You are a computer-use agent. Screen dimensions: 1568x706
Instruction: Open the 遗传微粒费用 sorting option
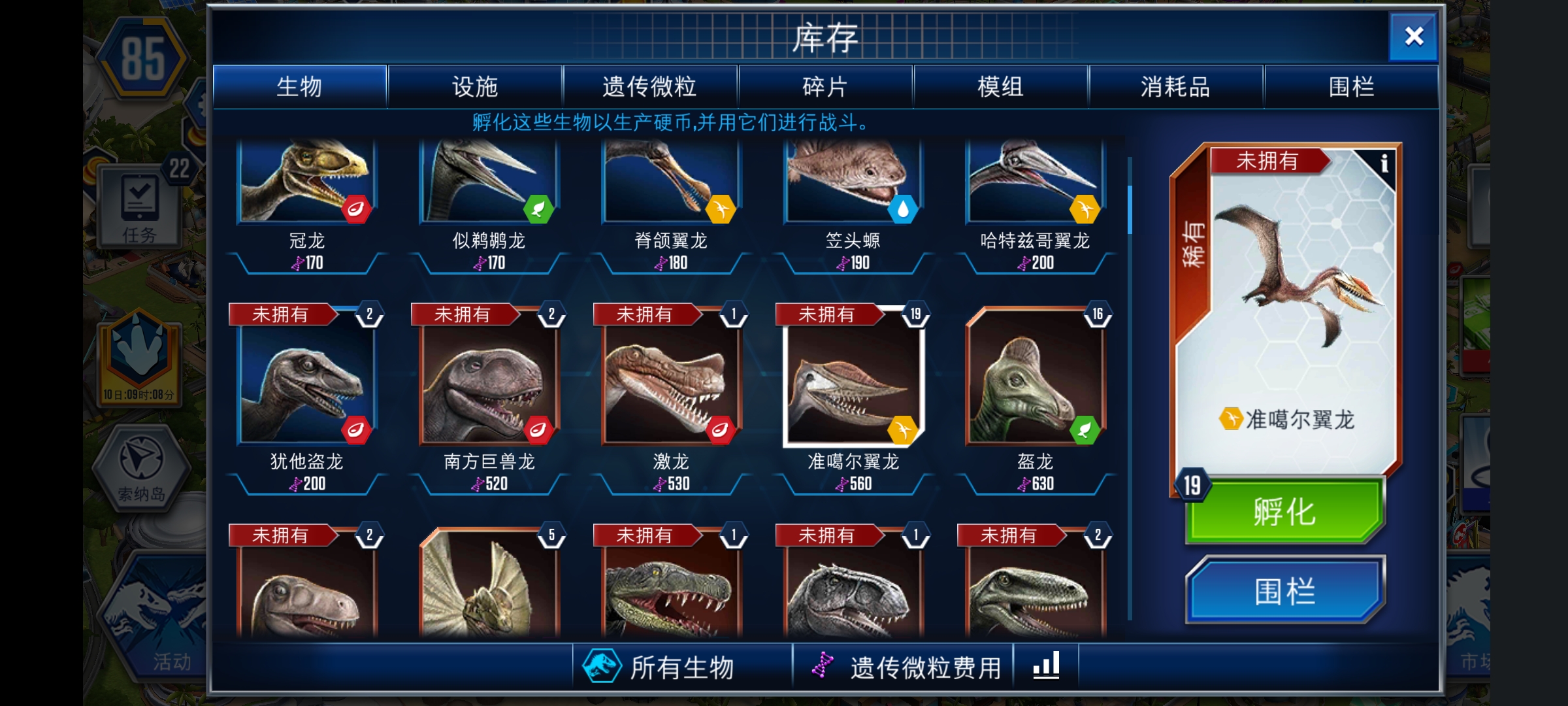pyautogui.click(x=924, y=665)
